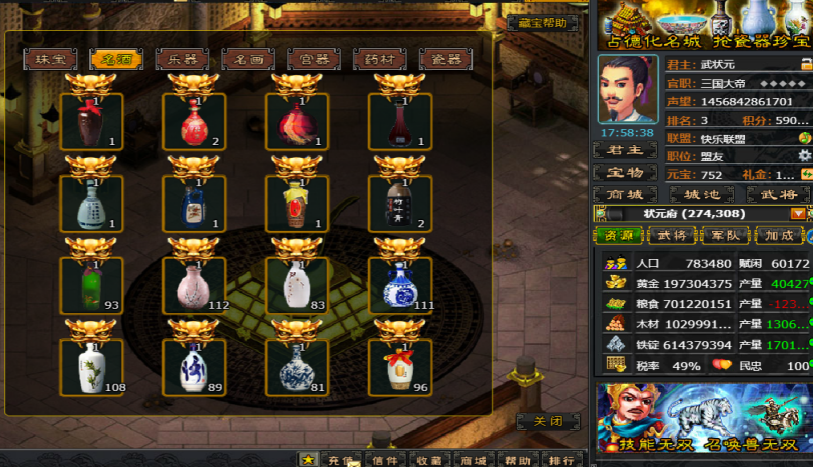Open the 瓷器 category tab
Viewport: 813px width, 467px height.
tap(446, 59)
